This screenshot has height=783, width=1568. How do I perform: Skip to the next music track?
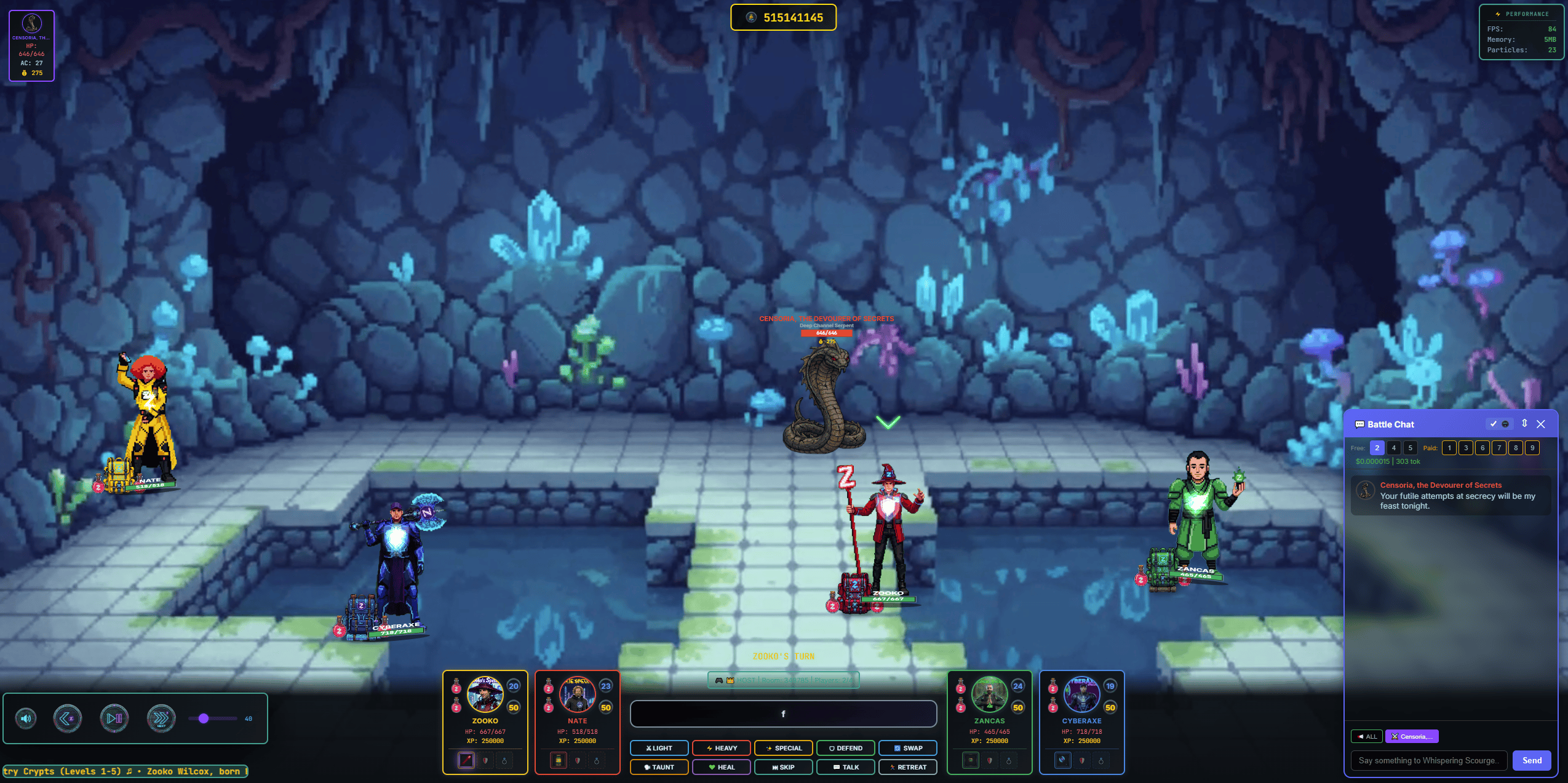point(161,718)
